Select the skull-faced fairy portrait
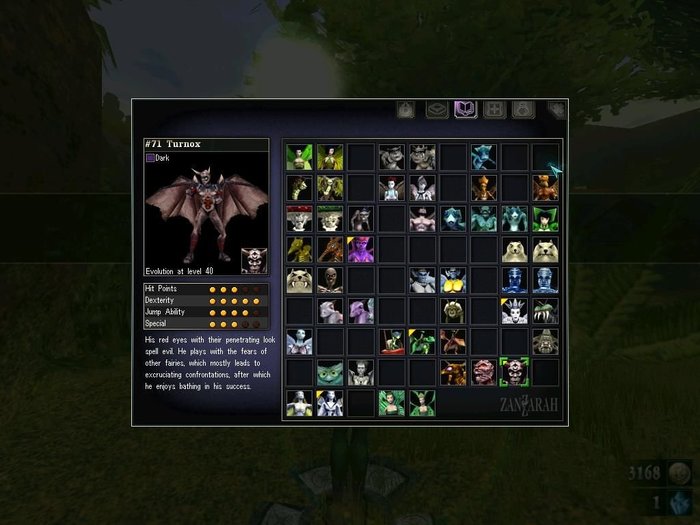700x525 pixels. (330, 280)
